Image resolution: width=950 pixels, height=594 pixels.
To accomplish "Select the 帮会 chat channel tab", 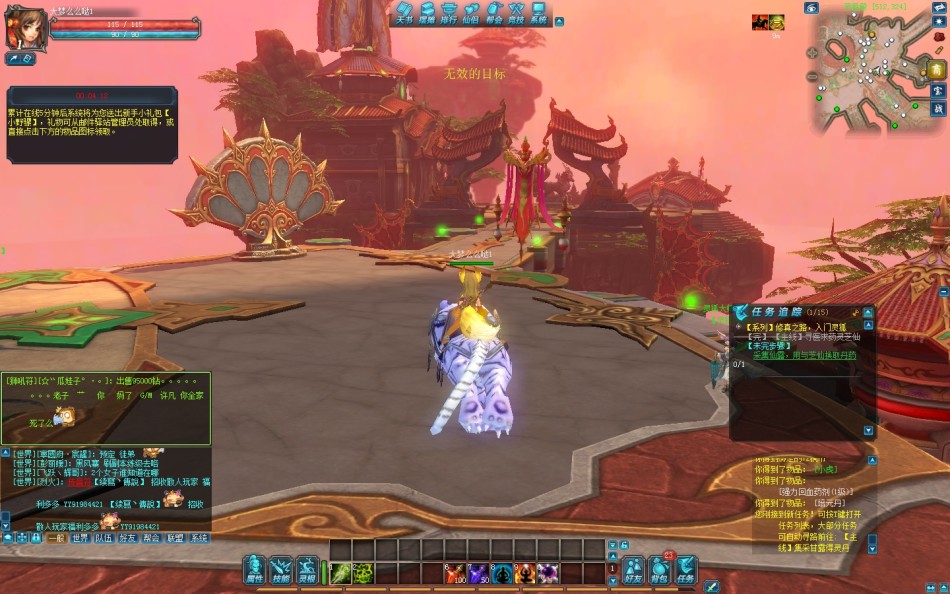I will point(151,538).
